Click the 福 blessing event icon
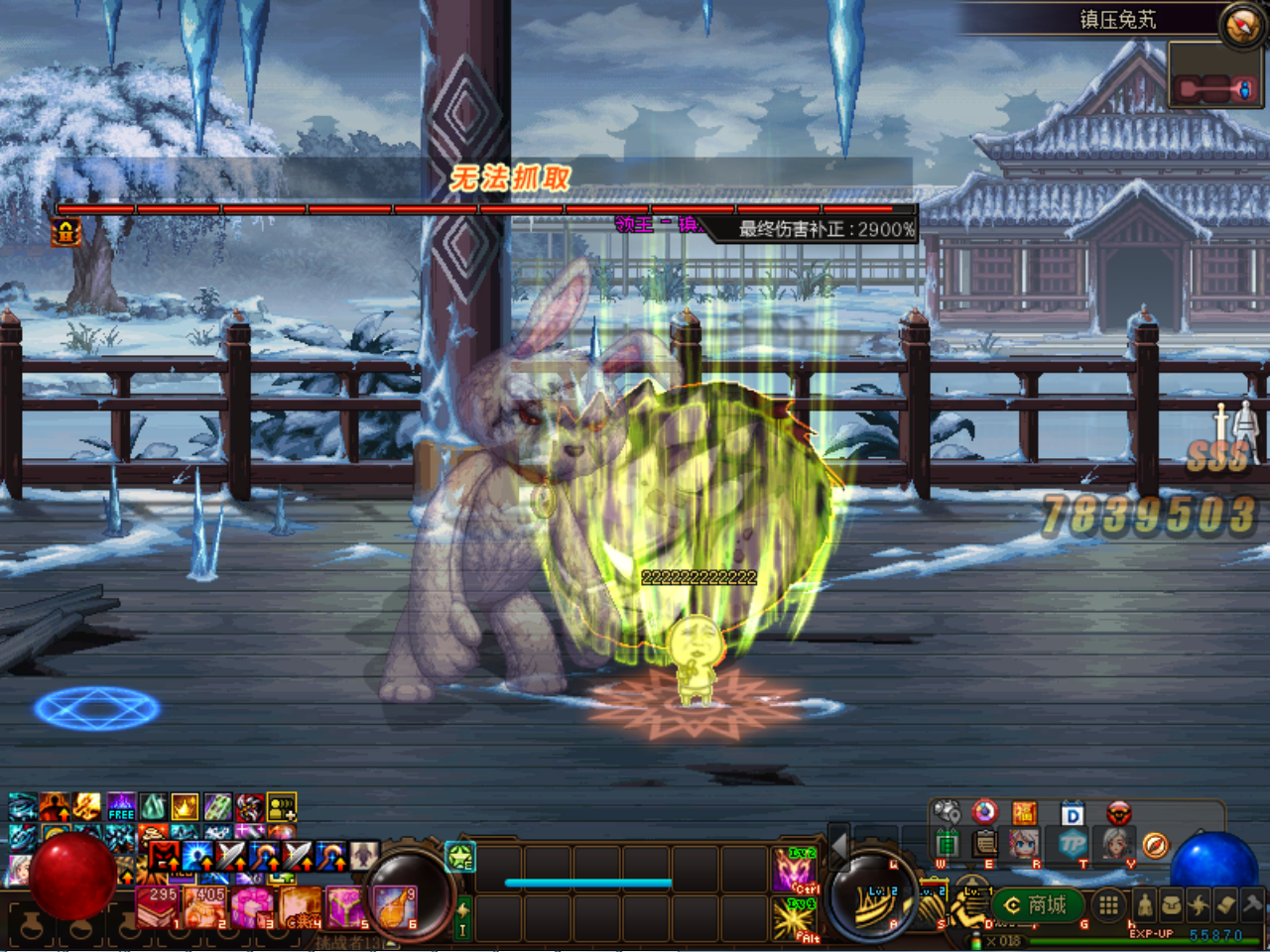This screenshot has width=1270, height=952. tap(1024, 812)
